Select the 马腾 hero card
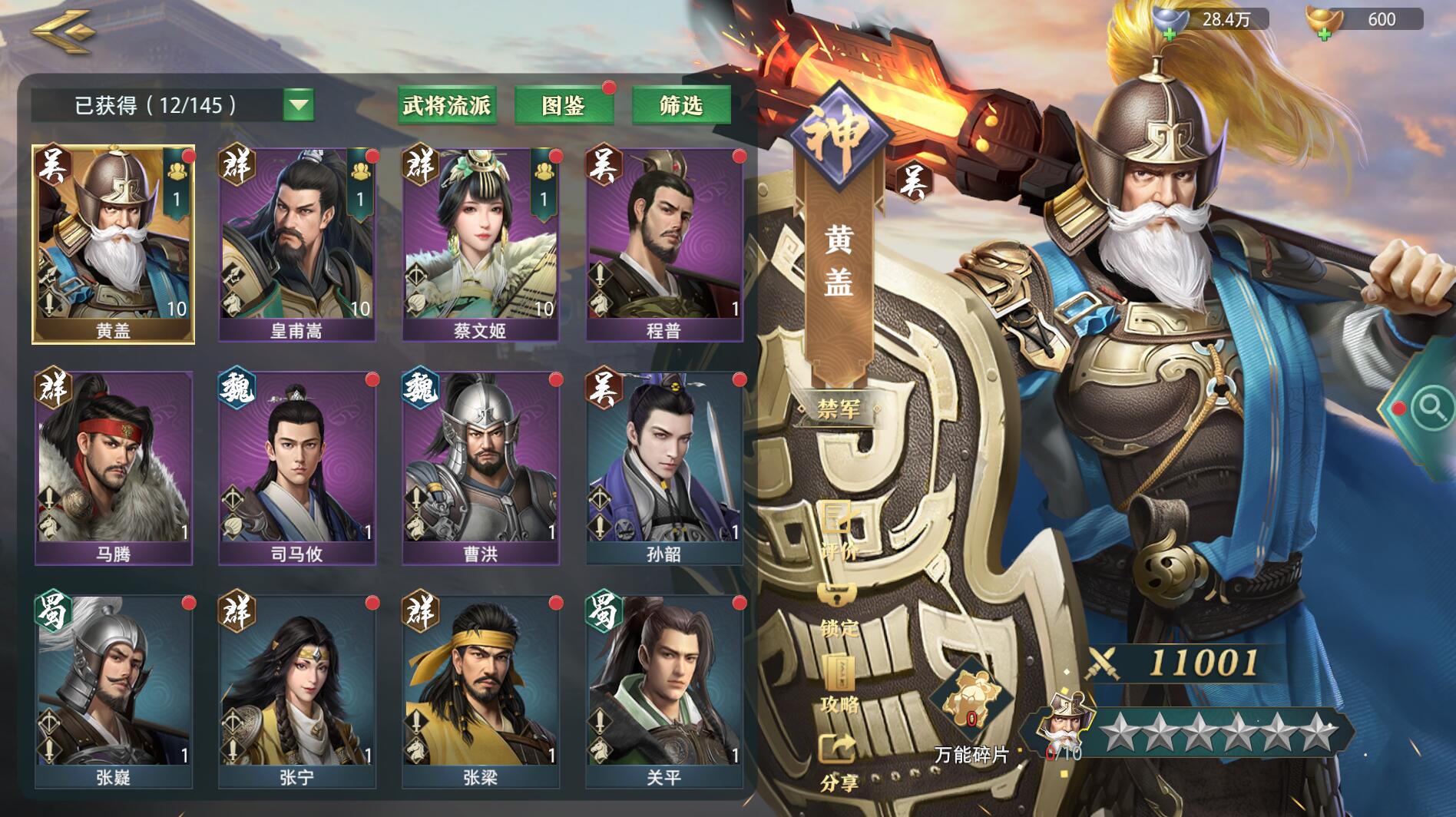The width and height of the screenshot is (1456, 817). click(x=114, y=468)
